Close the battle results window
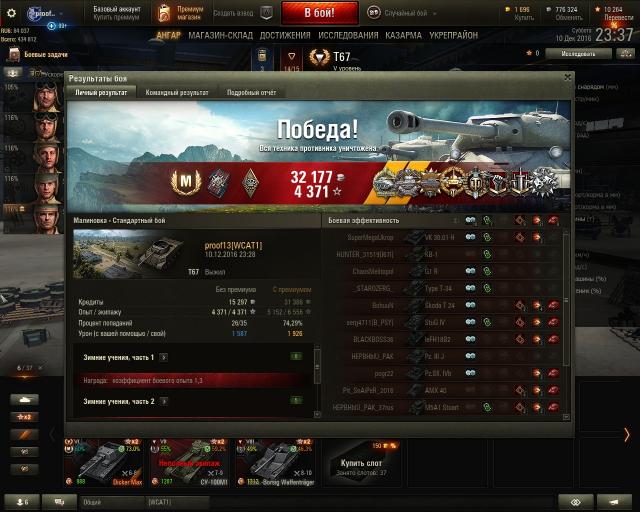Screen dimensions: 640x512 tap(568, 76)
